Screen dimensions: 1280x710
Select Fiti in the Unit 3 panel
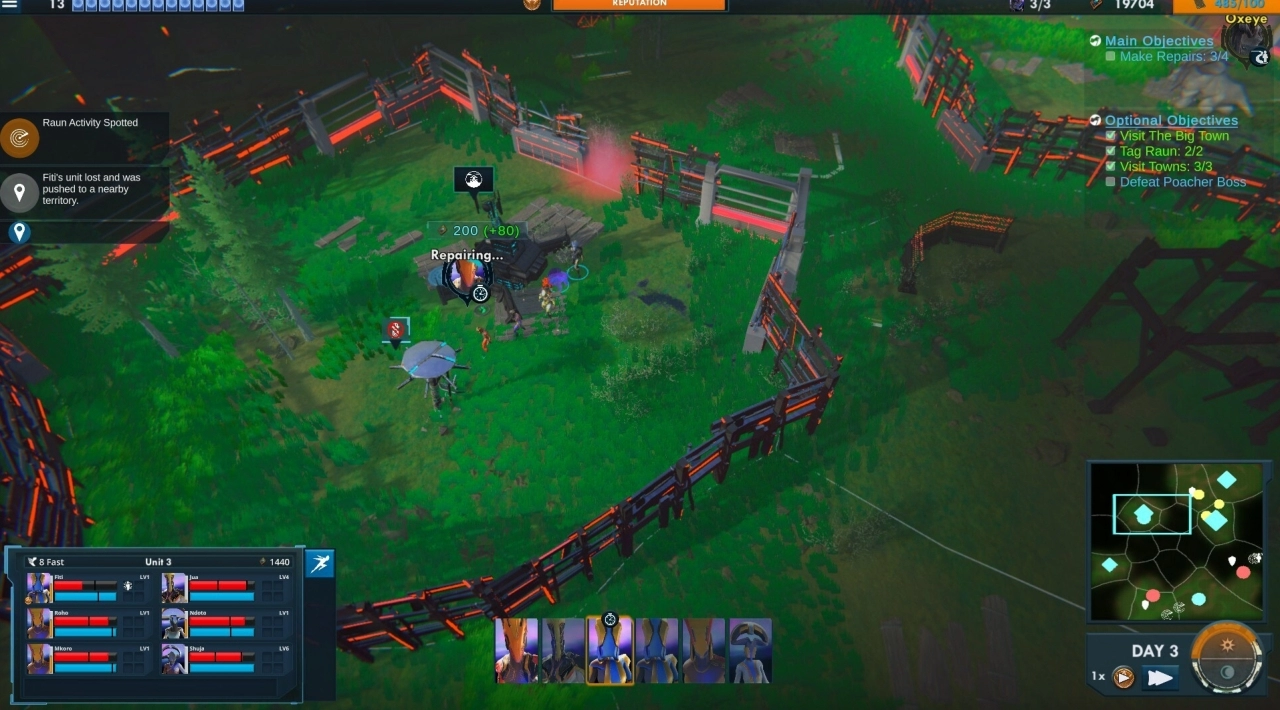(x=40, y=588)
